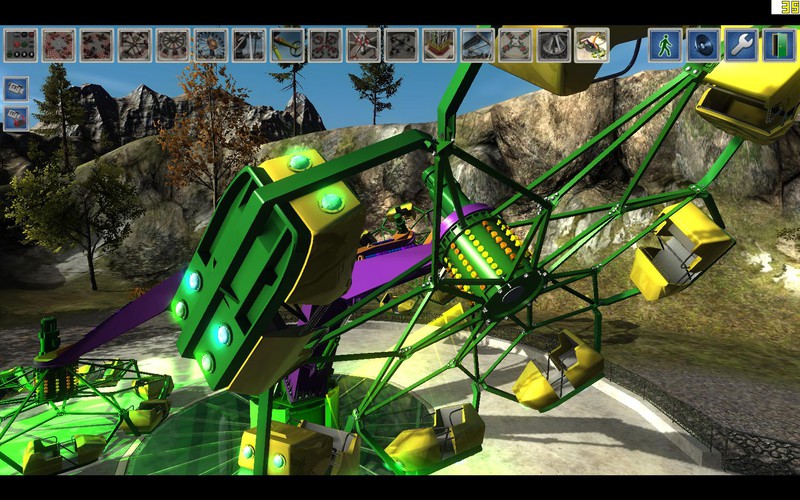Activate the camera with red arrows icon
The image size is (800, 500).
16,118
